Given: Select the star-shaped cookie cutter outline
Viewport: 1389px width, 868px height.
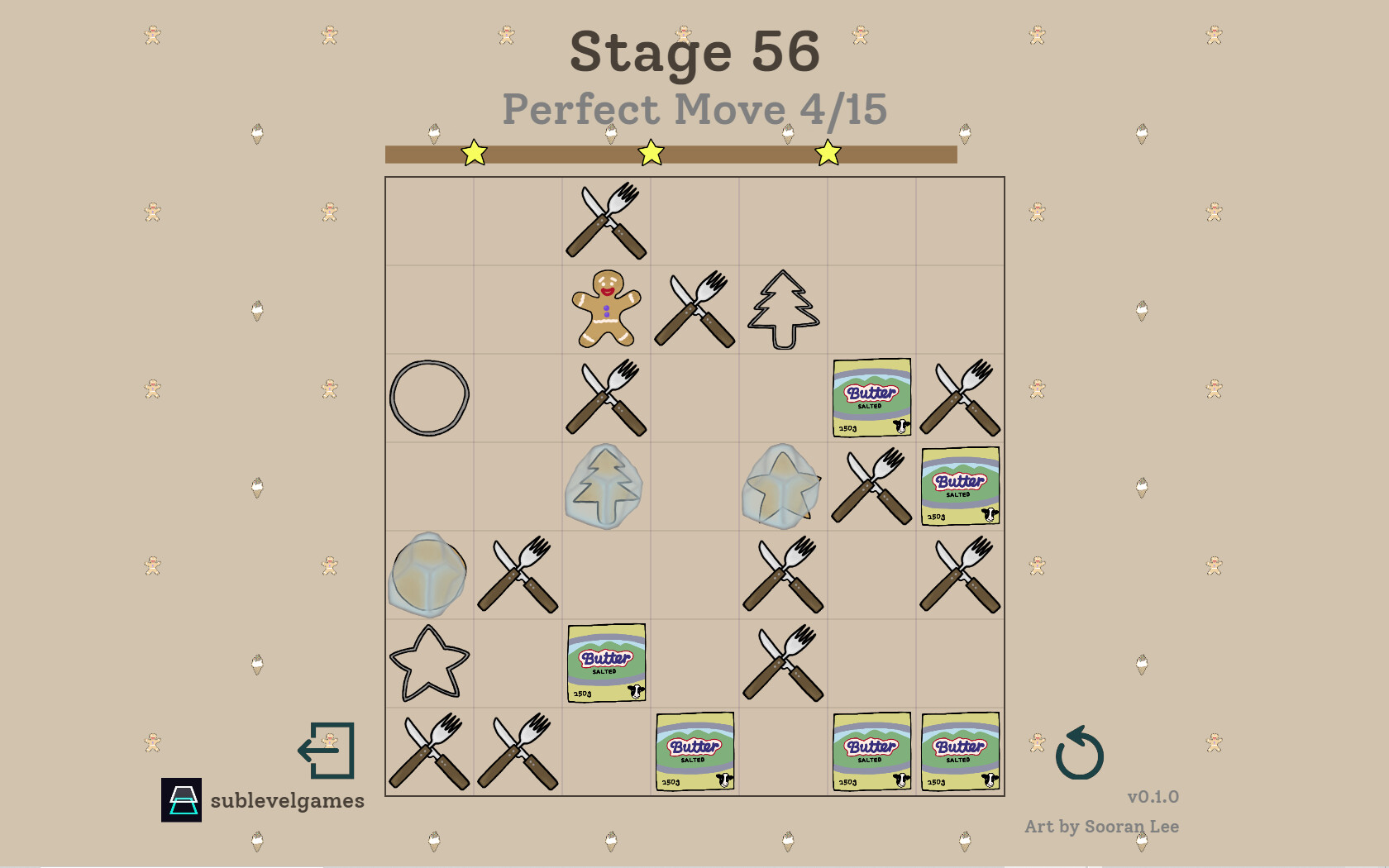Looking at the screenshot, I should 429,661.
